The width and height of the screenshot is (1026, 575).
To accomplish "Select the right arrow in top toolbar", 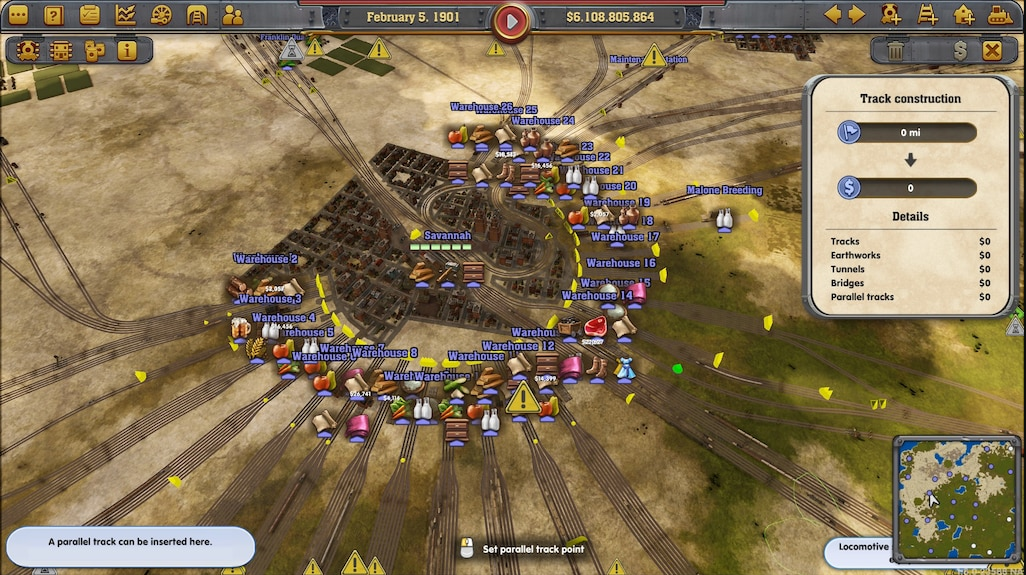I will tap(856, 15).
